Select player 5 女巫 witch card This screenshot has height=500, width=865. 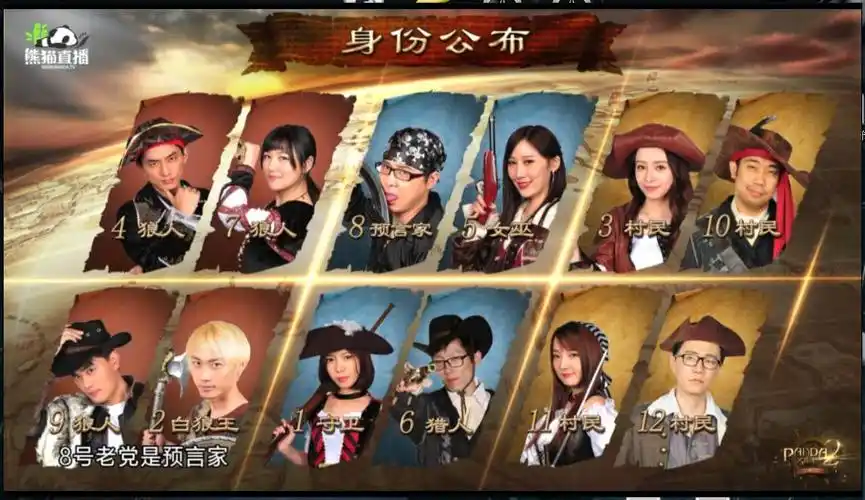click(520, 185)
